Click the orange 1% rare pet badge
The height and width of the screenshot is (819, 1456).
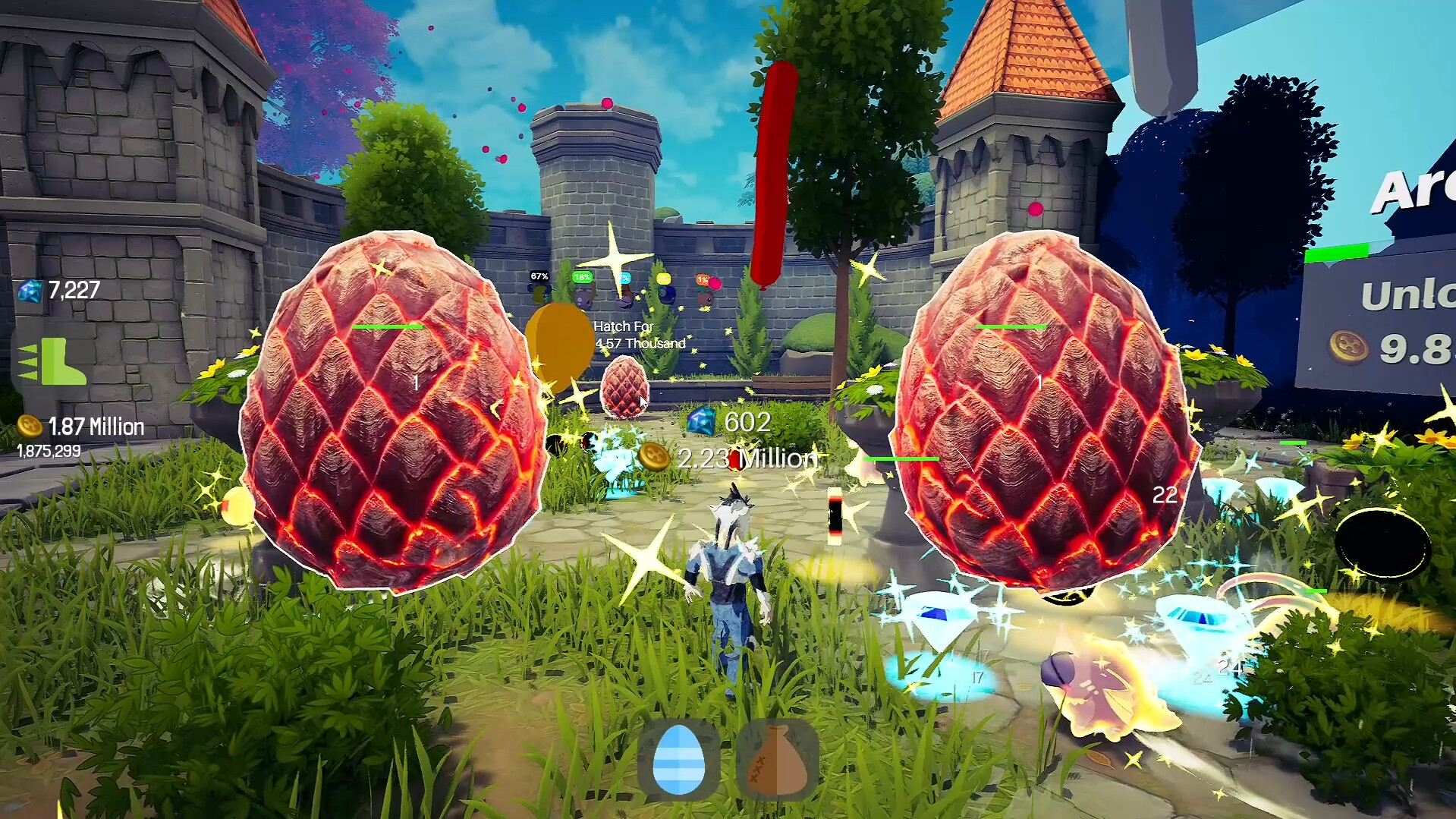click(701, 279)
